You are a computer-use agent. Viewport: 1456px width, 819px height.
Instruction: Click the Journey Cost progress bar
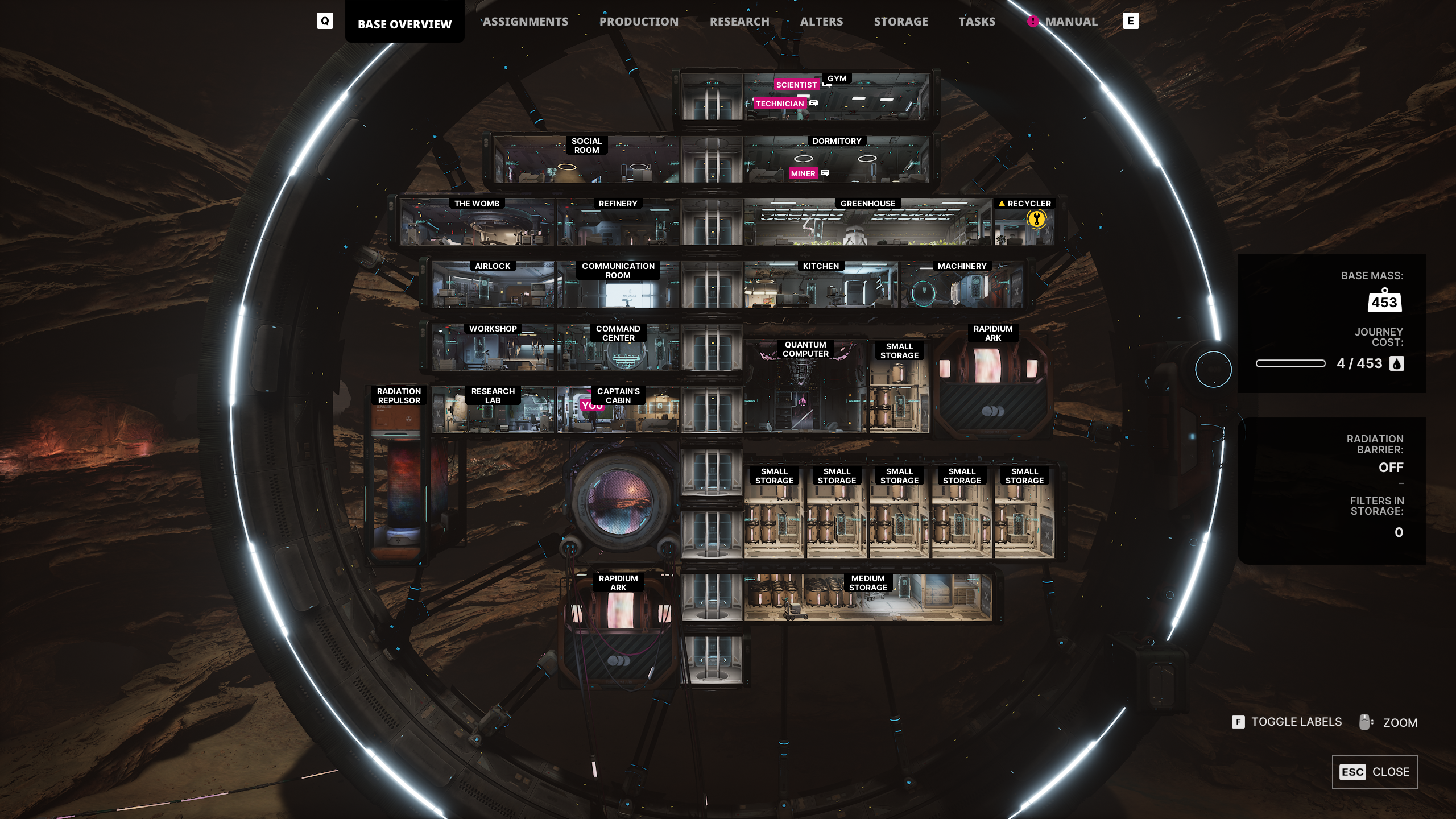point(1291,363)
